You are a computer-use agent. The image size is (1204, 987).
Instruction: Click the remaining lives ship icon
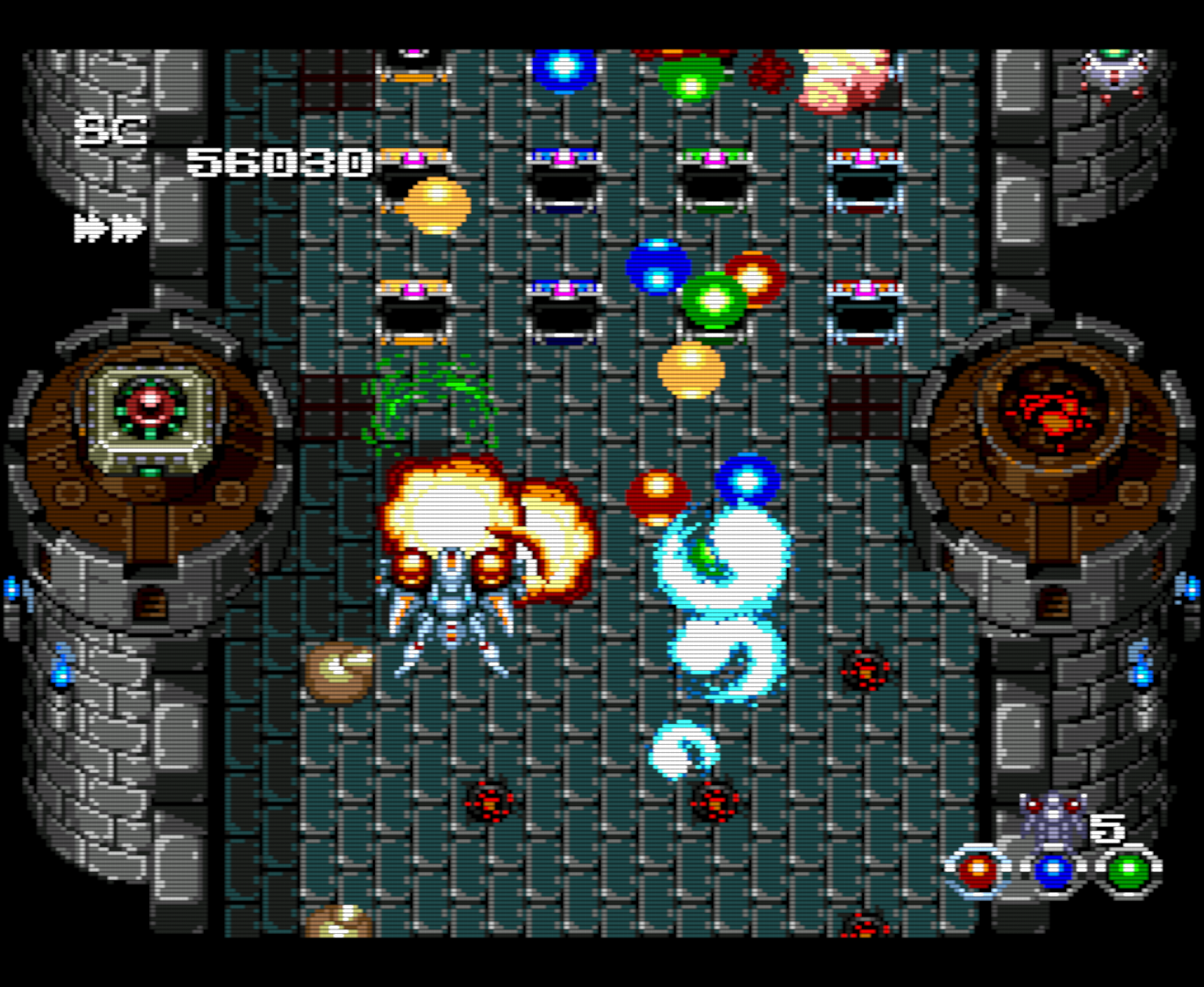[x=1053, y=817]
